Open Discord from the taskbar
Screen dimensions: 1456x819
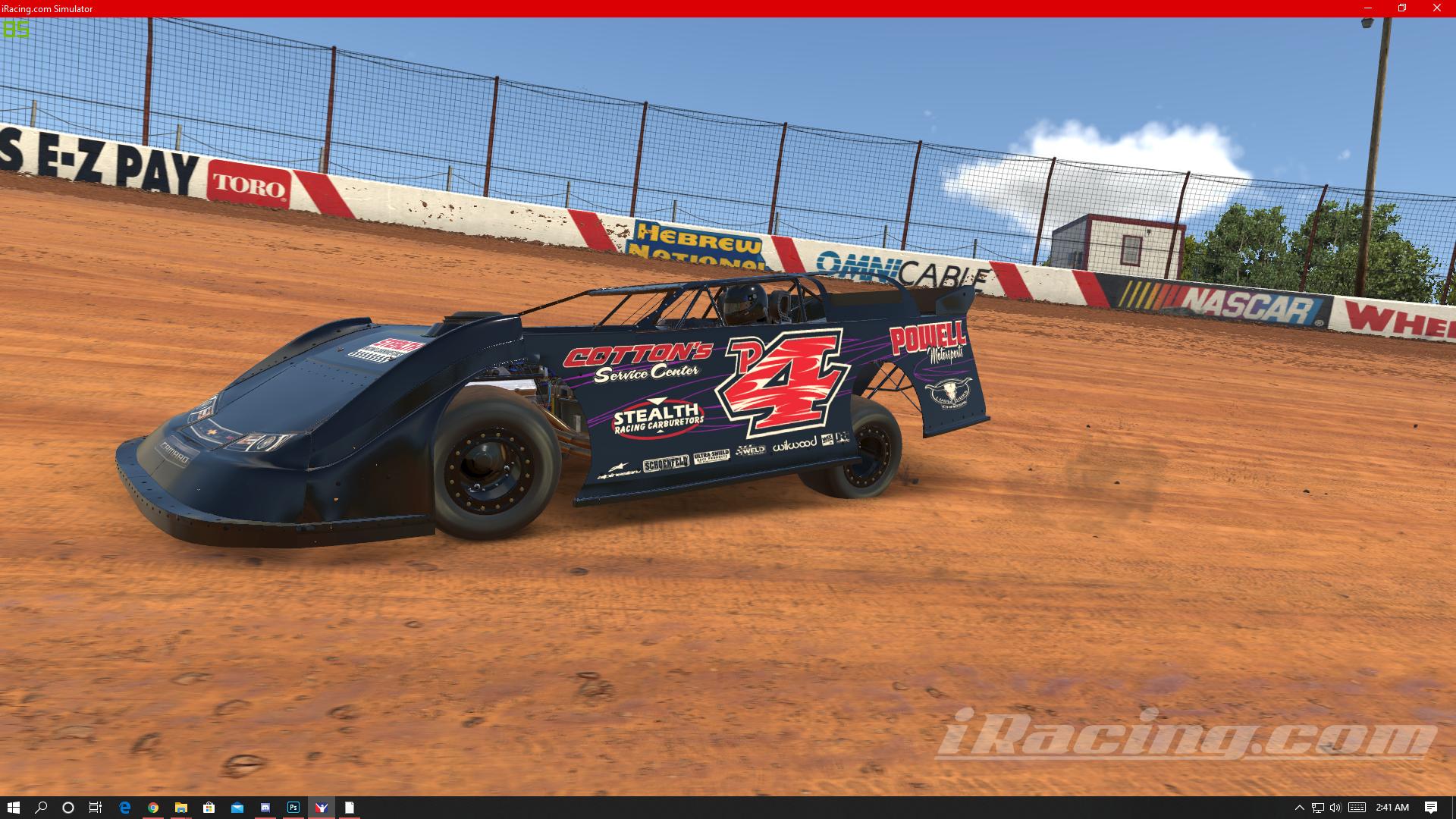click(265, 808)
